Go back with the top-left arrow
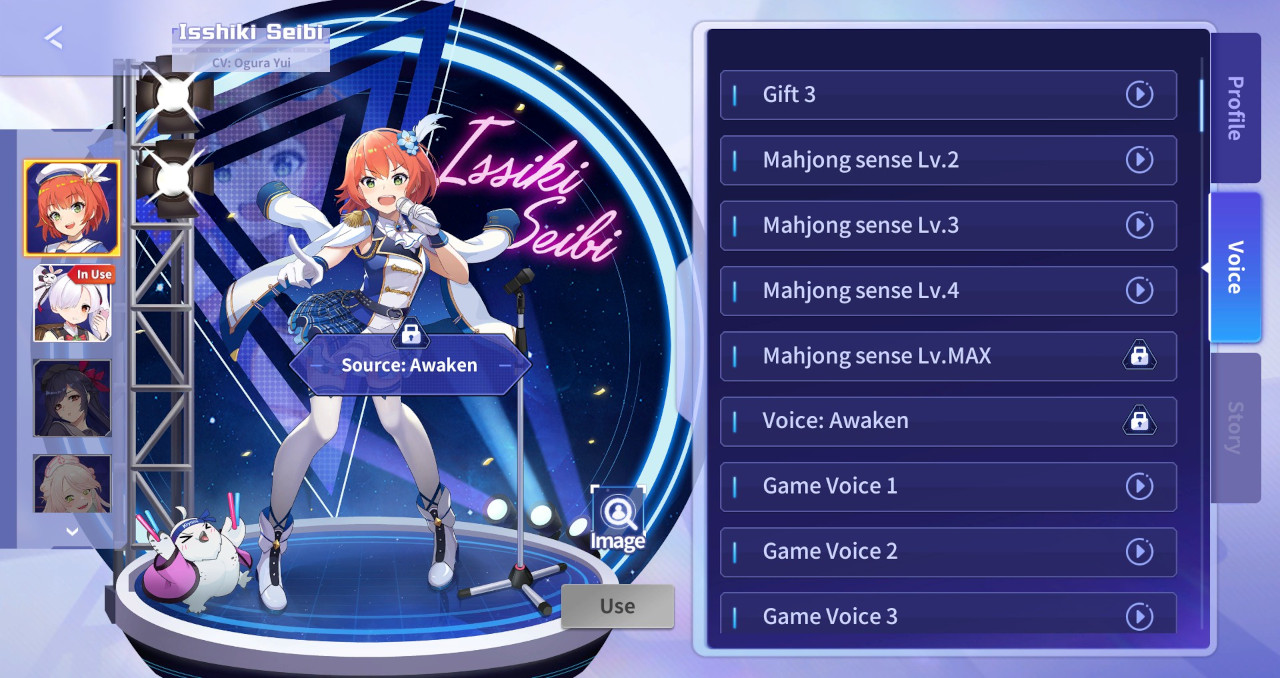Viewport: 1280px width, 678px height. [54, 38]
